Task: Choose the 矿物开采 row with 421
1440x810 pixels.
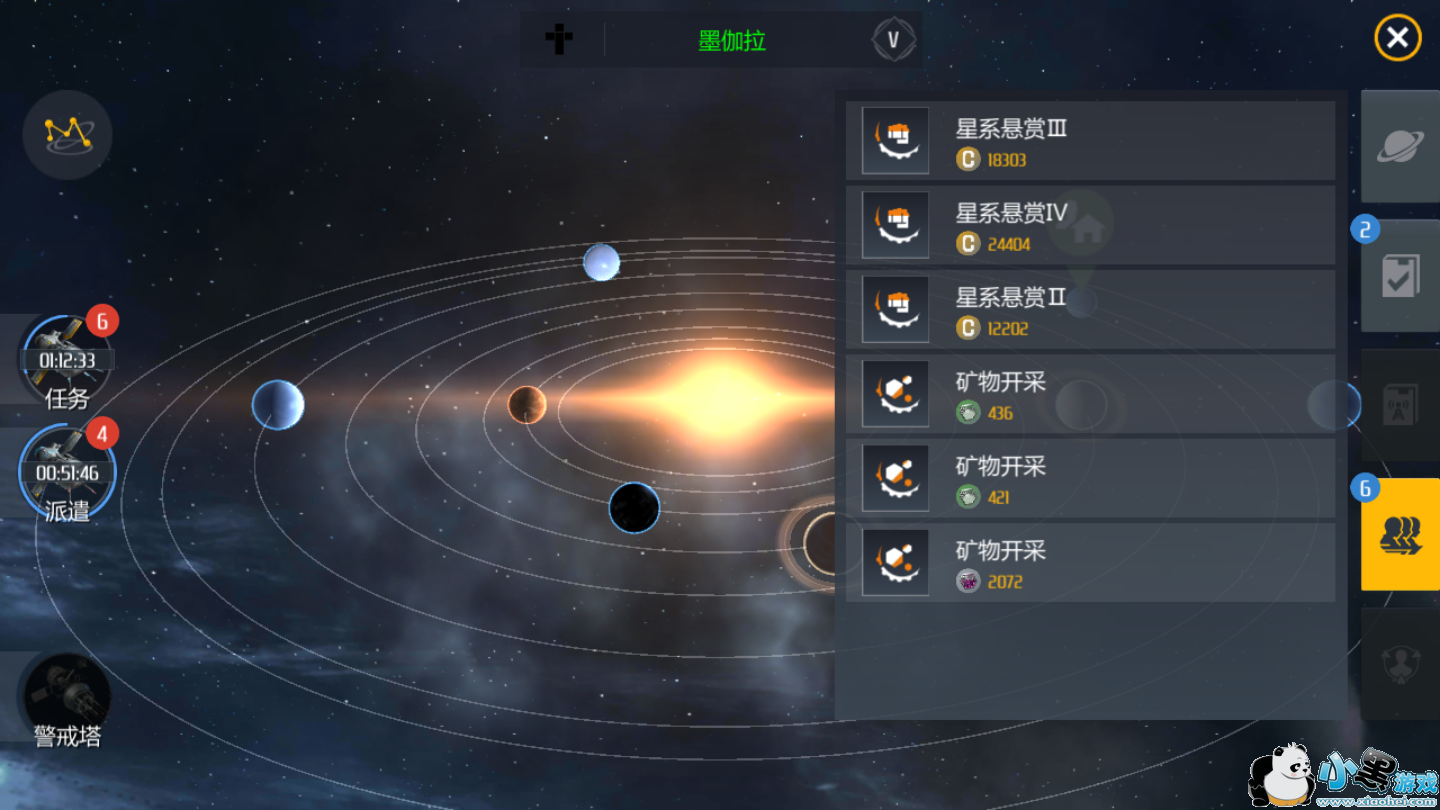Action: tap(1090, 478)
